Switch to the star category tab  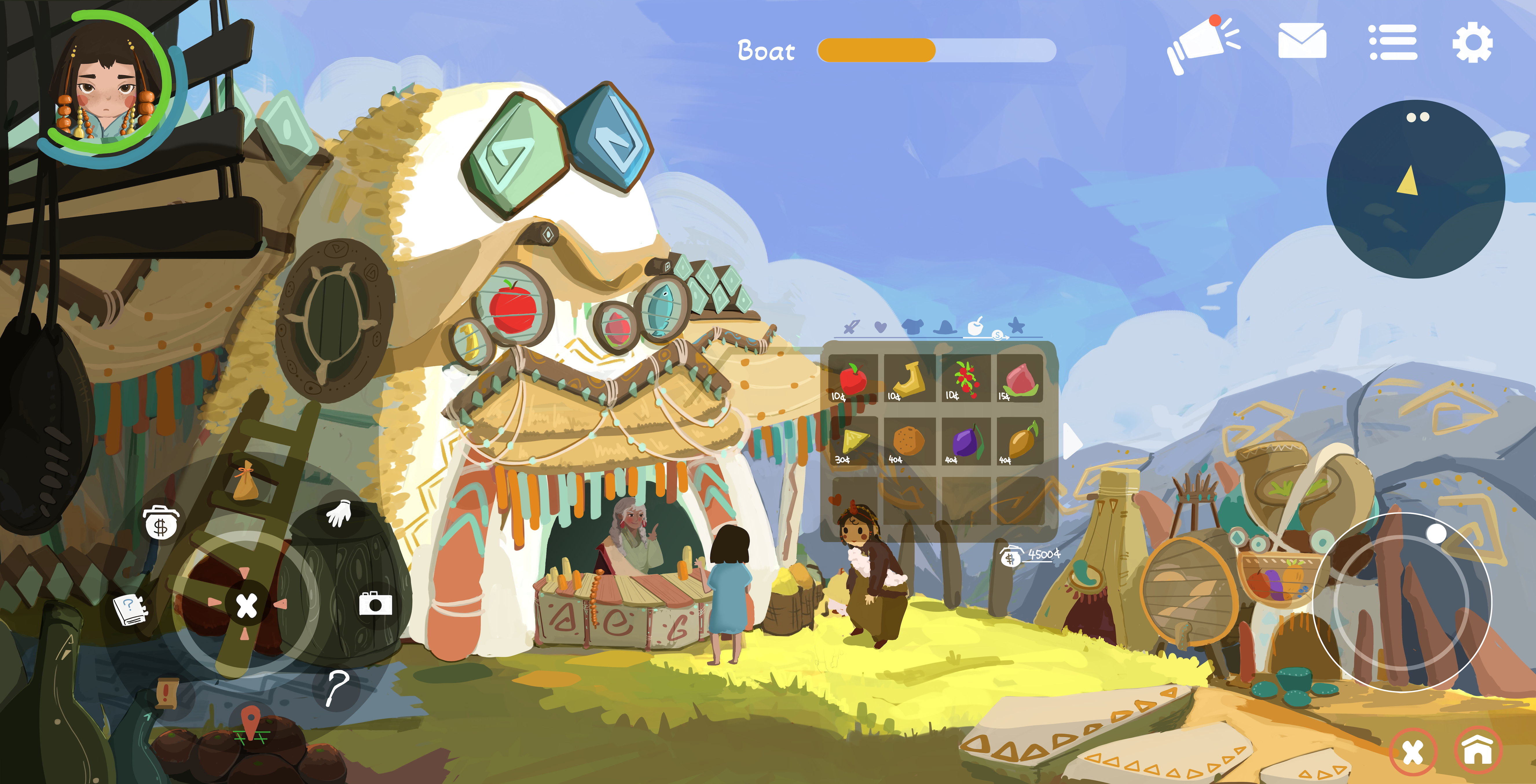[x=1017, y=326]
